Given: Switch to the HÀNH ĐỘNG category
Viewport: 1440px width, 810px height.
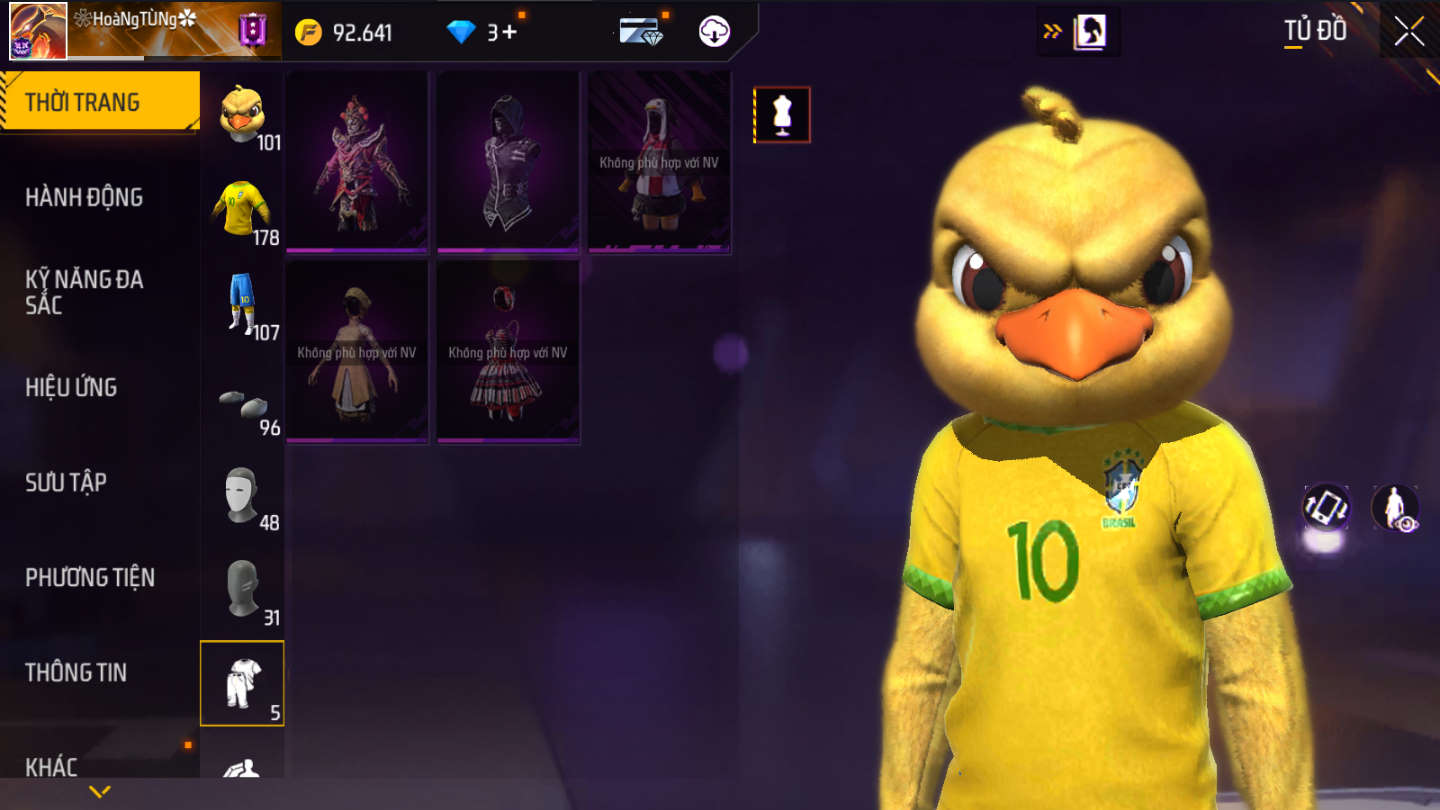Looking at the screenshot, I should coord(84,197).
